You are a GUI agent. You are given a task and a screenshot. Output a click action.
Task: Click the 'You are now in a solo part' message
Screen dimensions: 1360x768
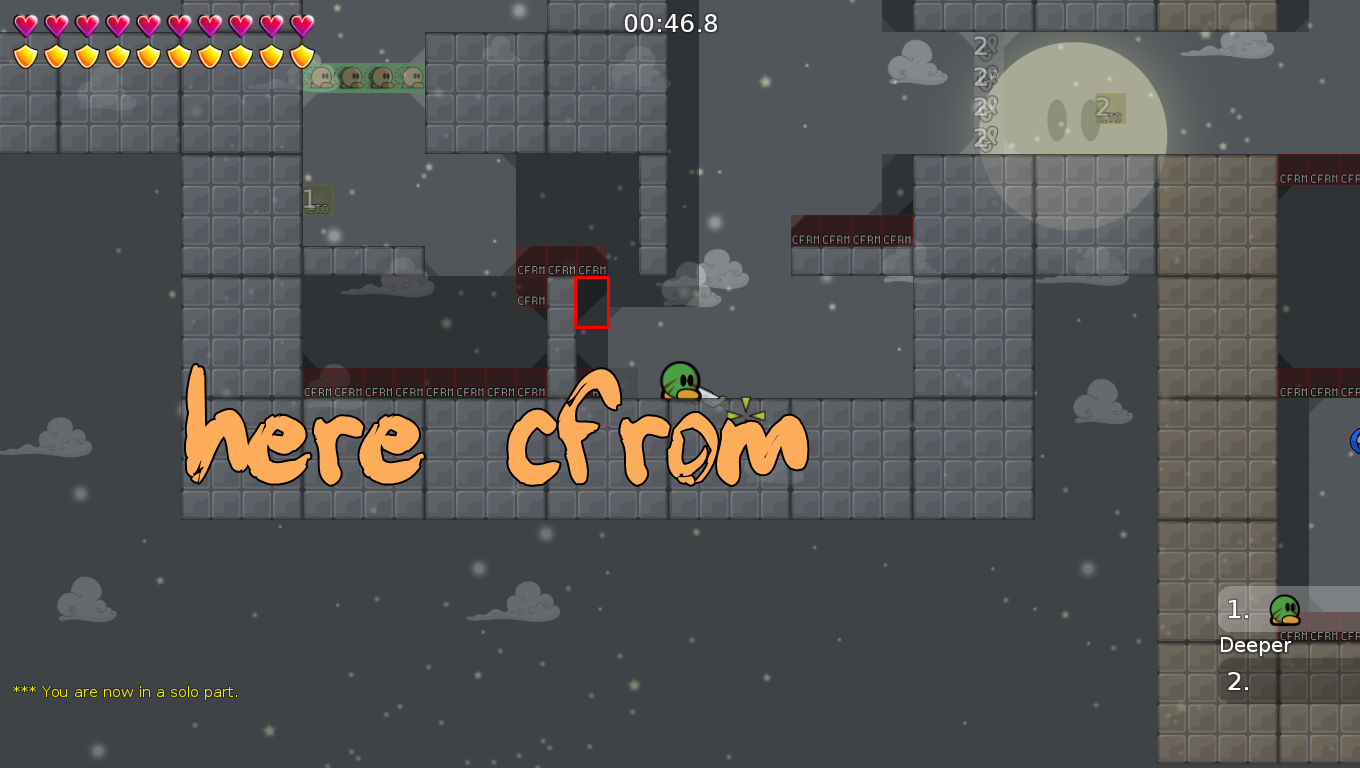point(125,691)
